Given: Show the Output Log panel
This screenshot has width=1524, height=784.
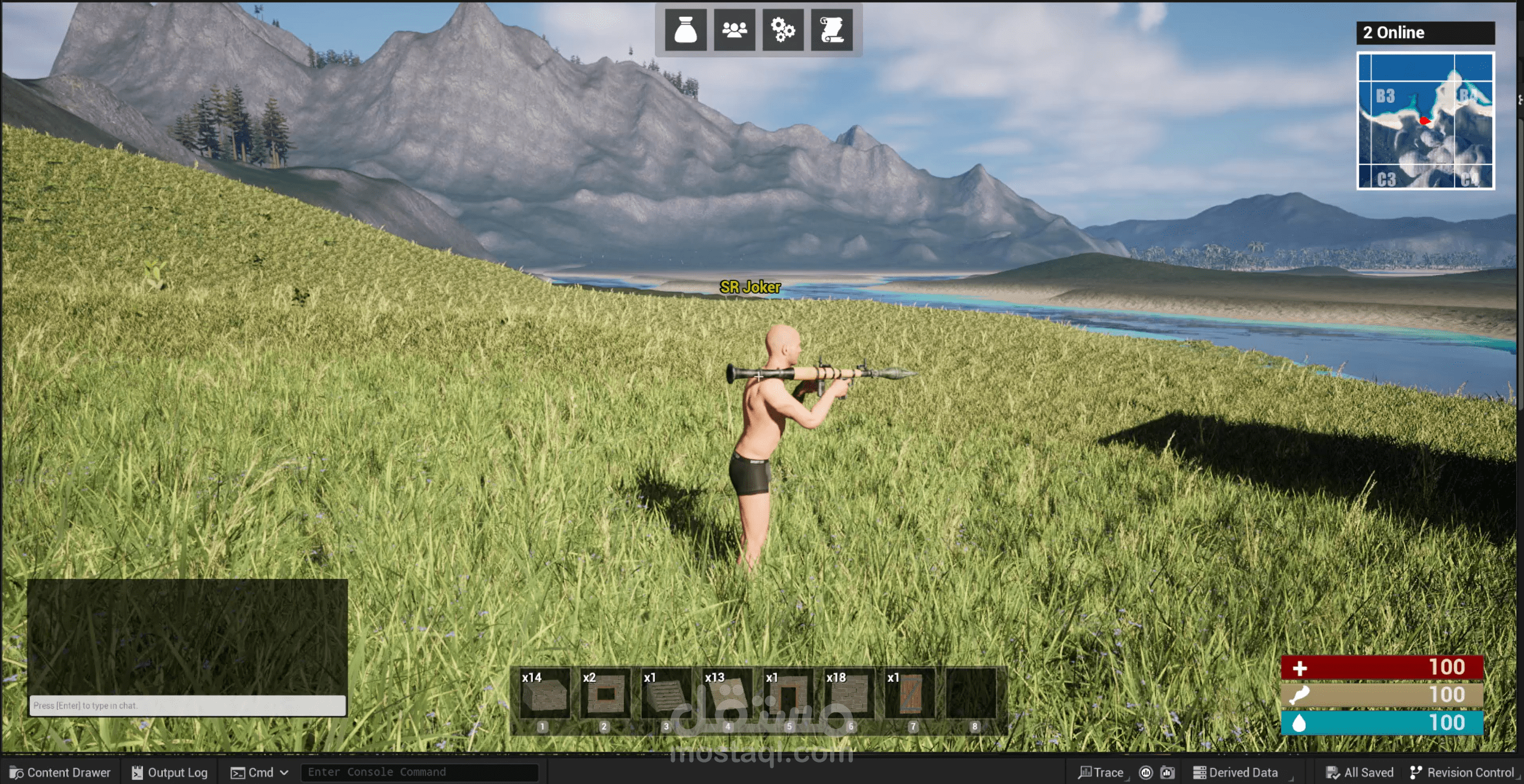Looking at the screenshot, I should (x=170, y=773).
